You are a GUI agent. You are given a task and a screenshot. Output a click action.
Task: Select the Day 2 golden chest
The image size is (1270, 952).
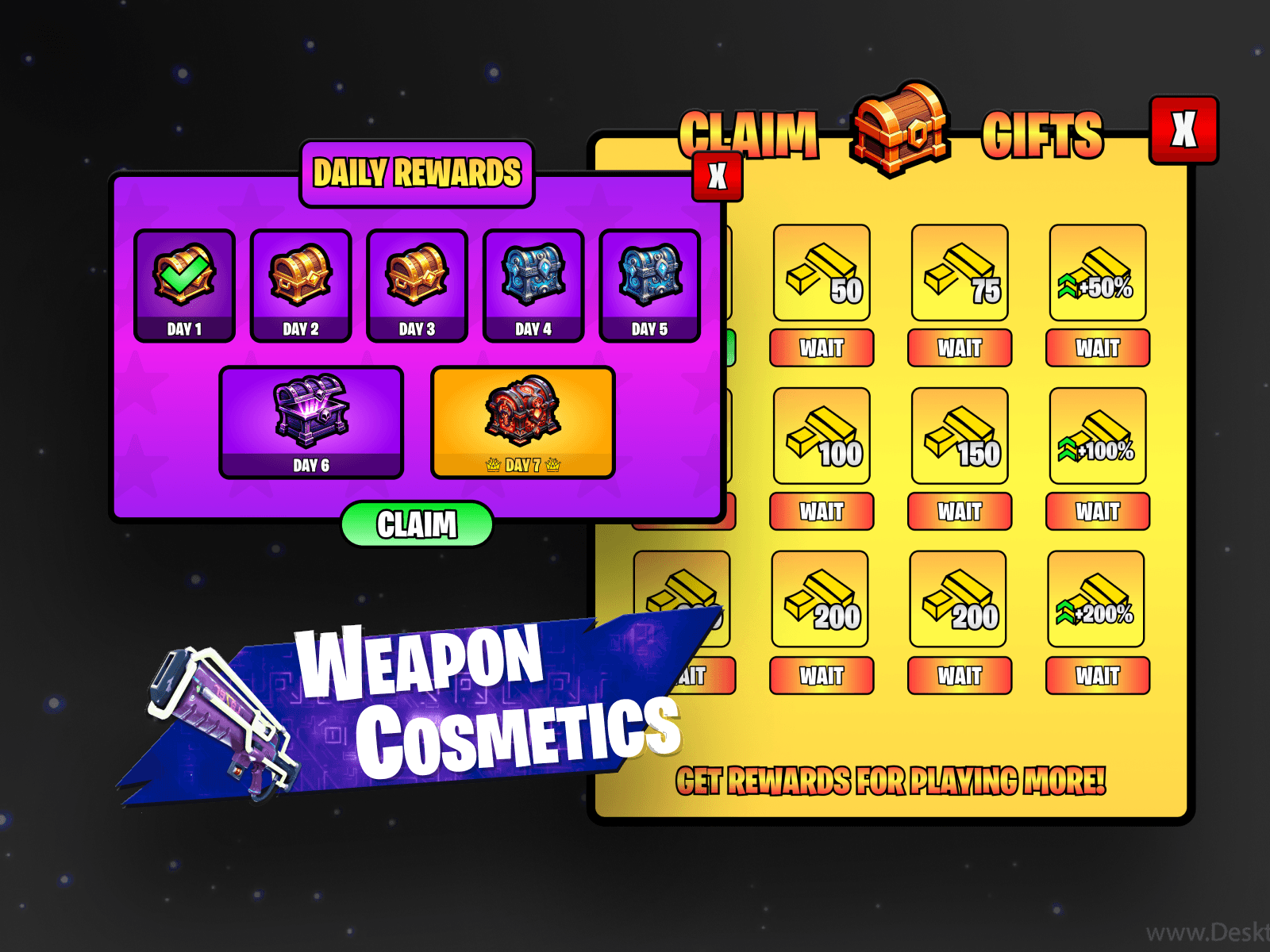click(x=301, y=285)
